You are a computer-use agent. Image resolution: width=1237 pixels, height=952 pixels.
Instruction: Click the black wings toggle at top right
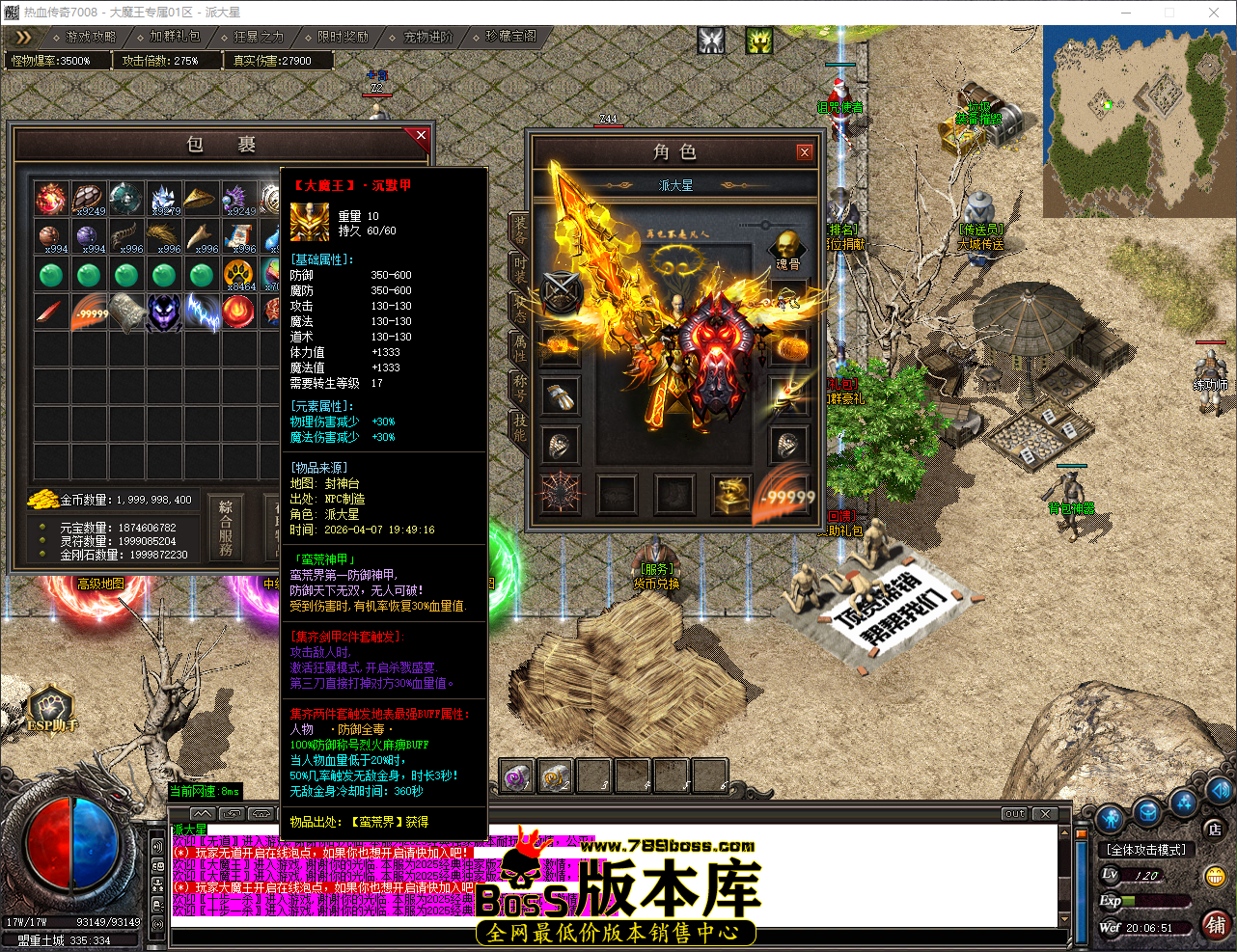[x=713, y=41]
